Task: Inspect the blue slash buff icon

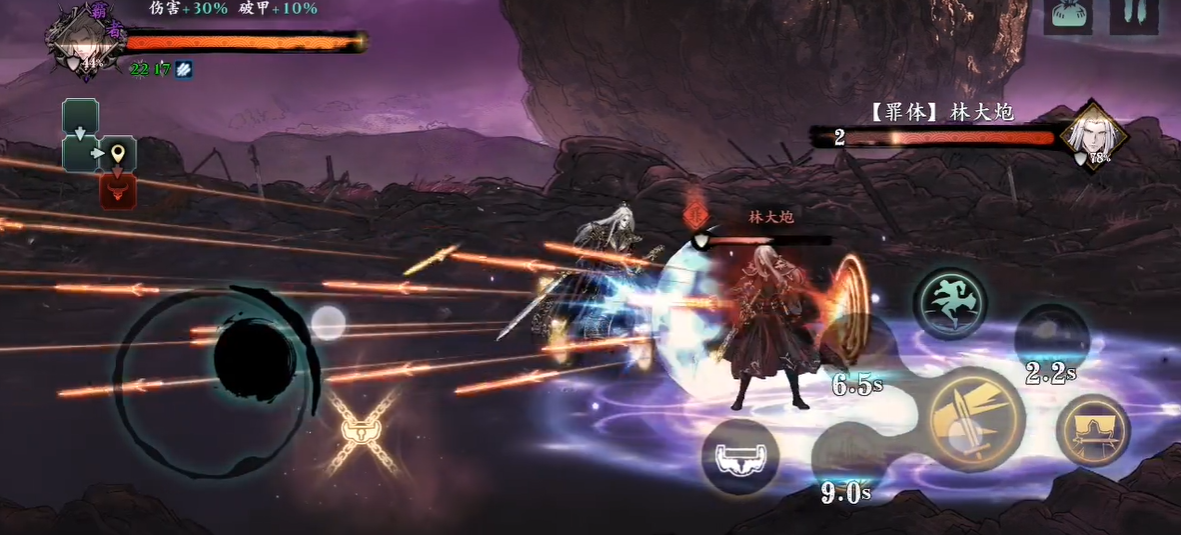Action: pyautogui.click(x=184, y=69)
